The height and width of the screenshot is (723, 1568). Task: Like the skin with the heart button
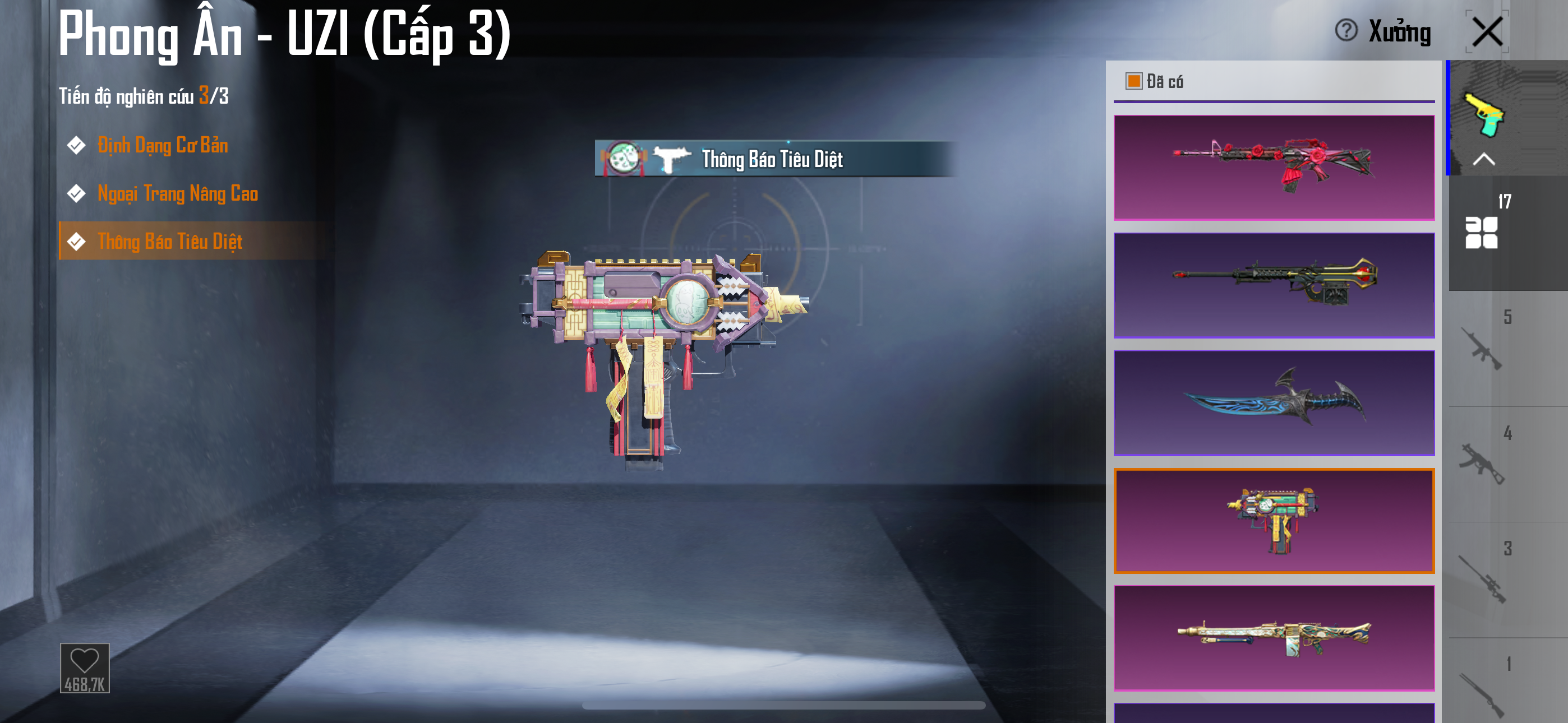click(x=85, y=668)
